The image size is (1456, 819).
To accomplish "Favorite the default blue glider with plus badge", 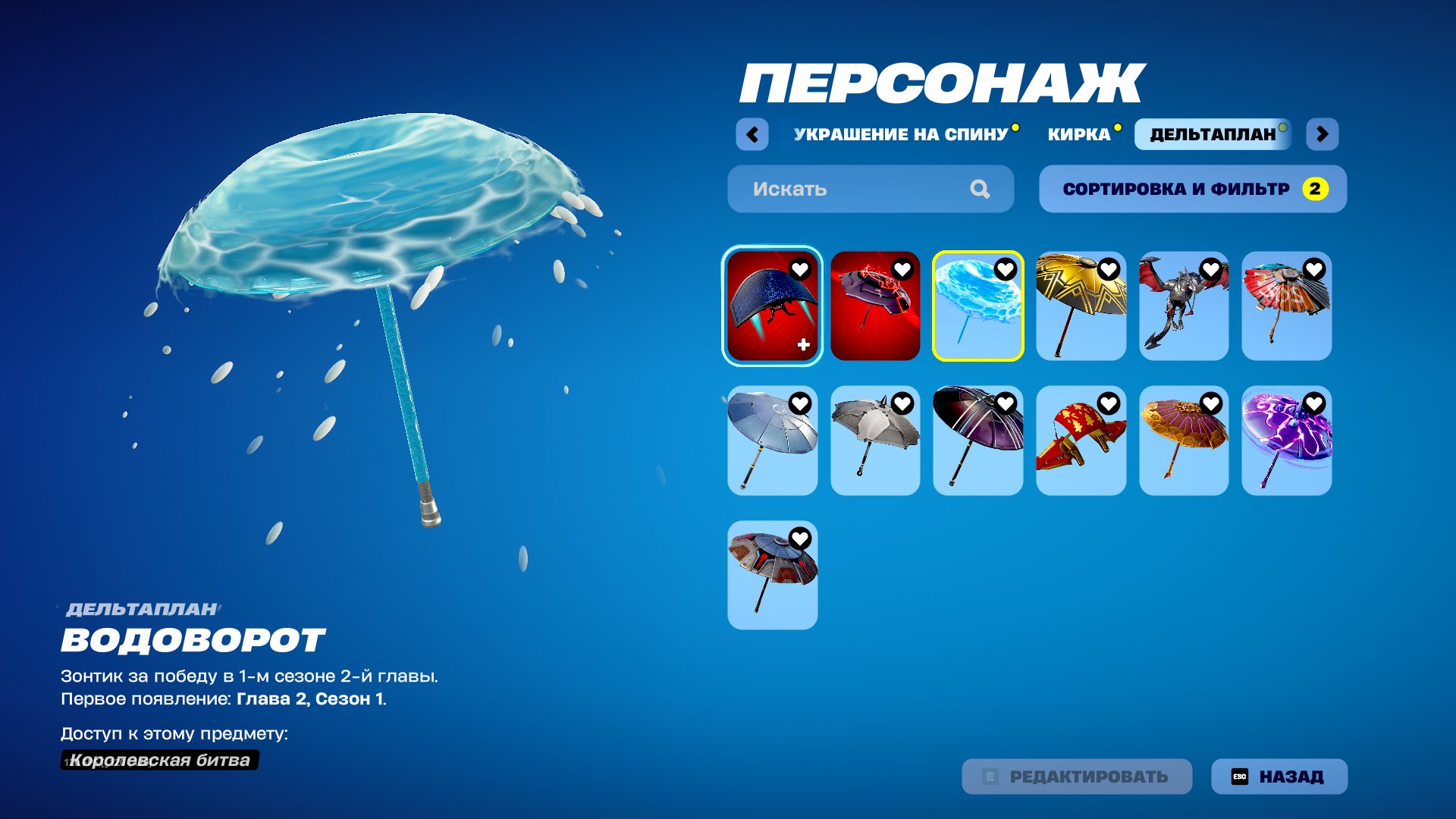I will [x=799, y=269].
